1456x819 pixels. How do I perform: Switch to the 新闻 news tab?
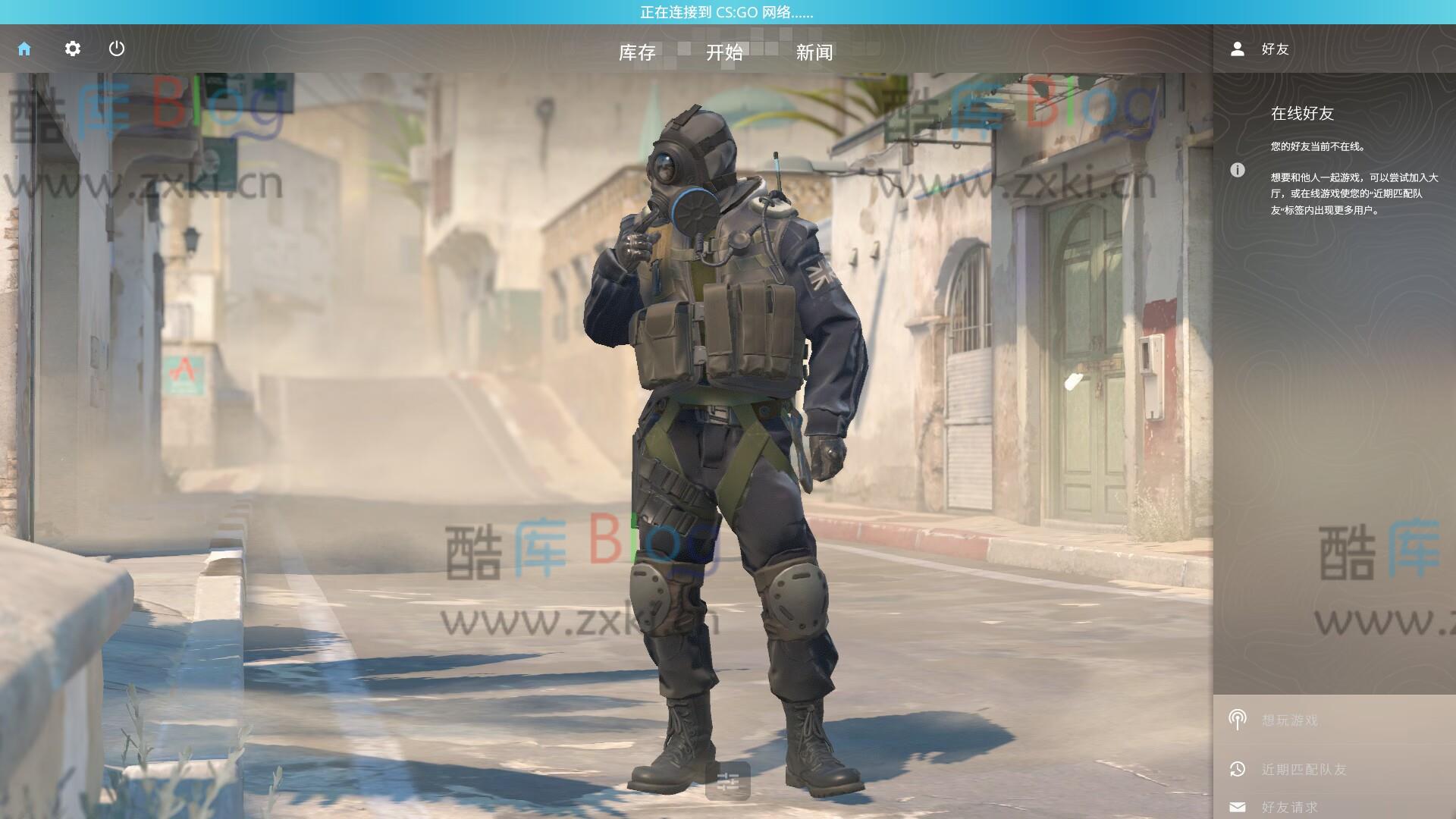point(814,52)
